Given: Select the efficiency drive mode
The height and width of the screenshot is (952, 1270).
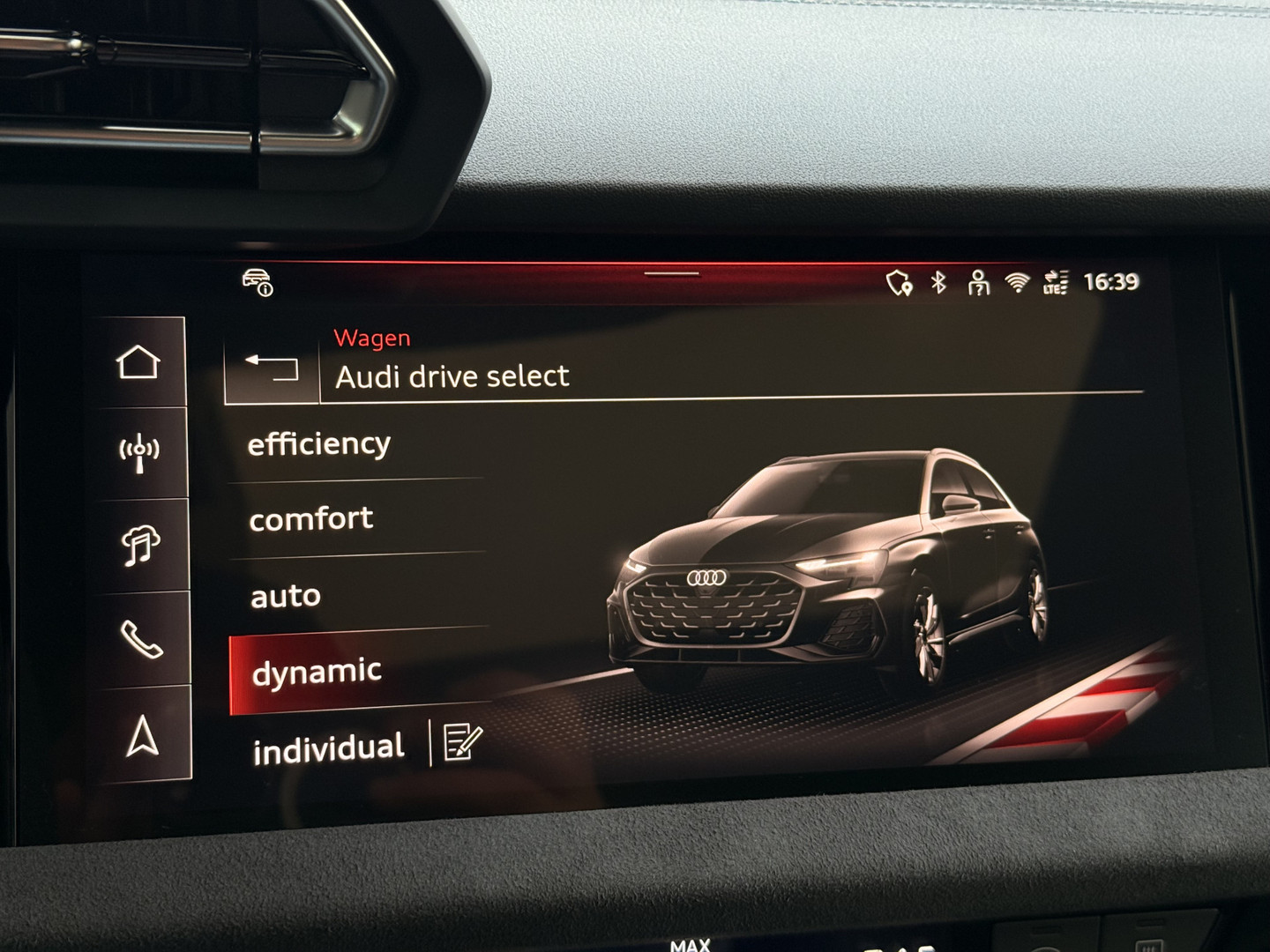Looking at the screenshot, I should pos(321,443).
